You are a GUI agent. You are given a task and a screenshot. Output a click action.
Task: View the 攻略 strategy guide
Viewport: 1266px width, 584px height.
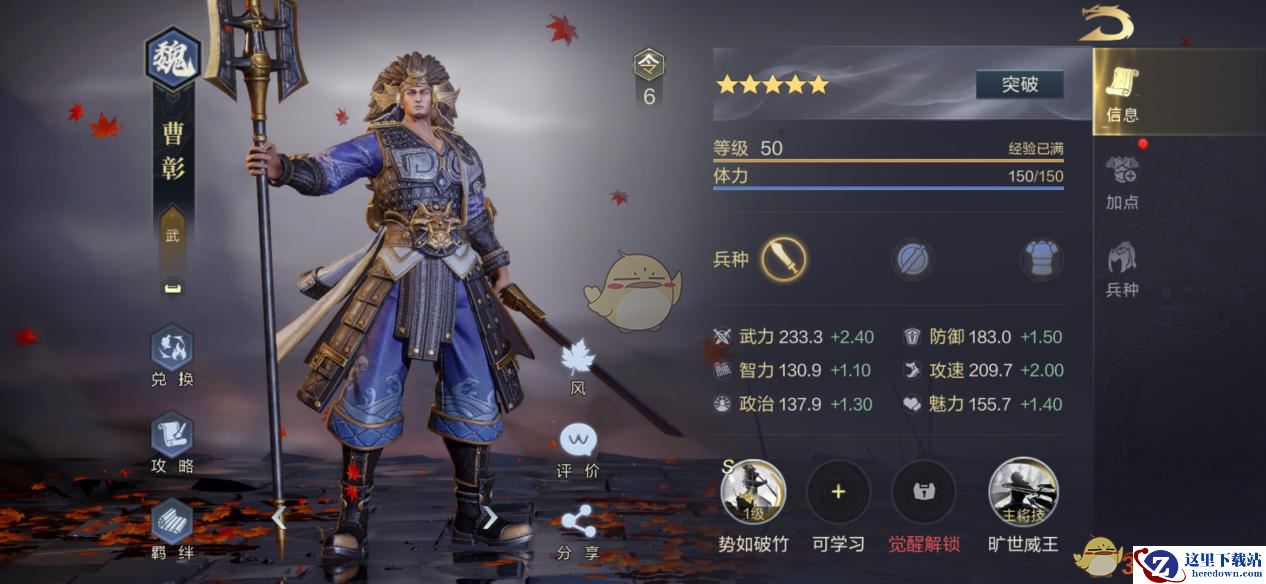172,443
